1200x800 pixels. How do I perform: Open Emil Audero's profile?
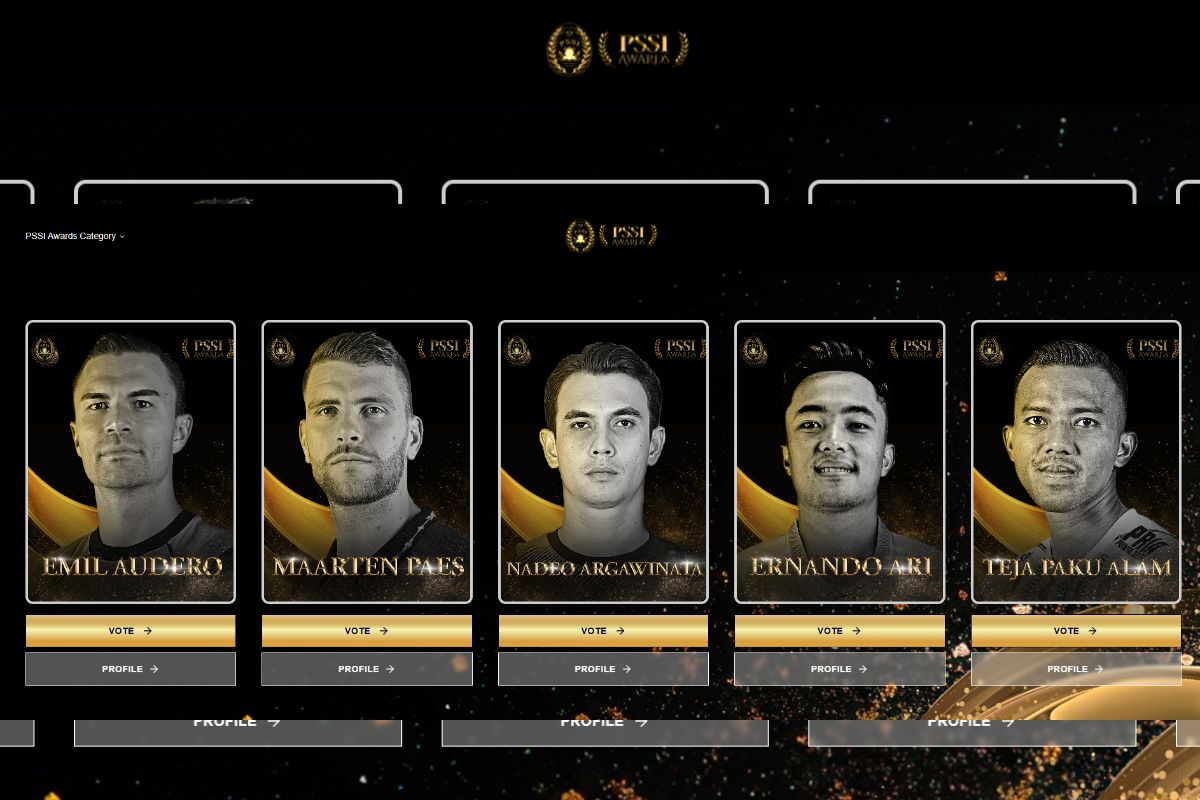coord(130,669)
